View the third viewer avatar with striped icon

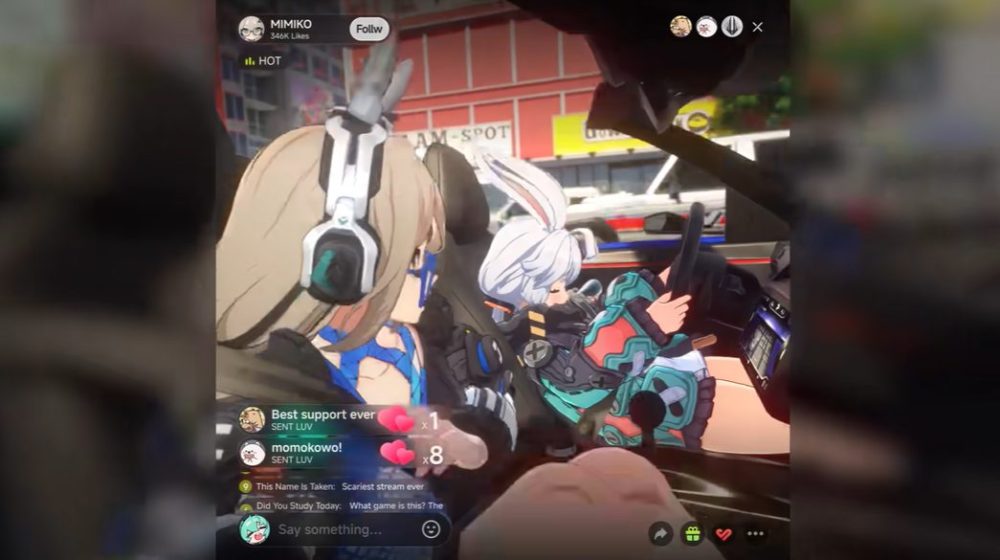[732, 27]
